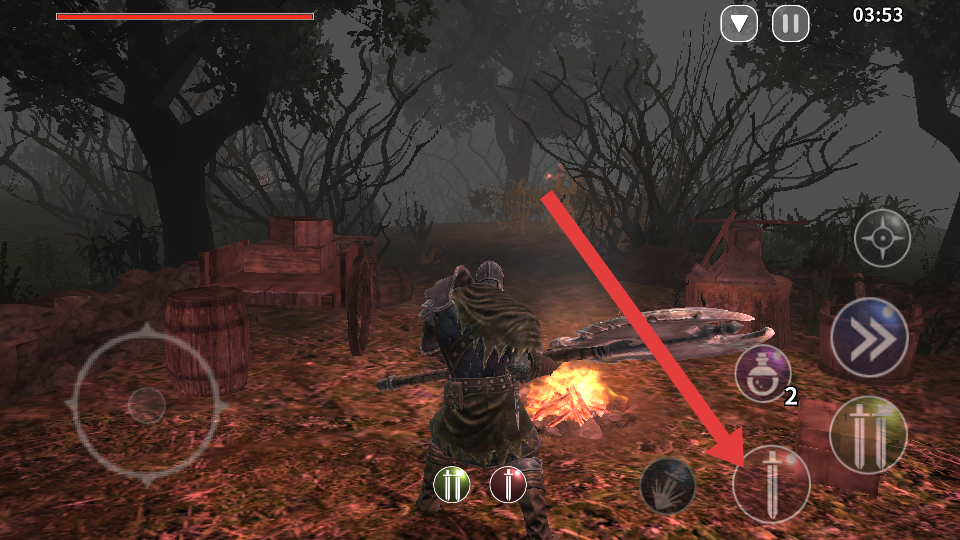Touch the virtual movement joystick
This screenshot has width=960, height=540.
coord(146,404)
